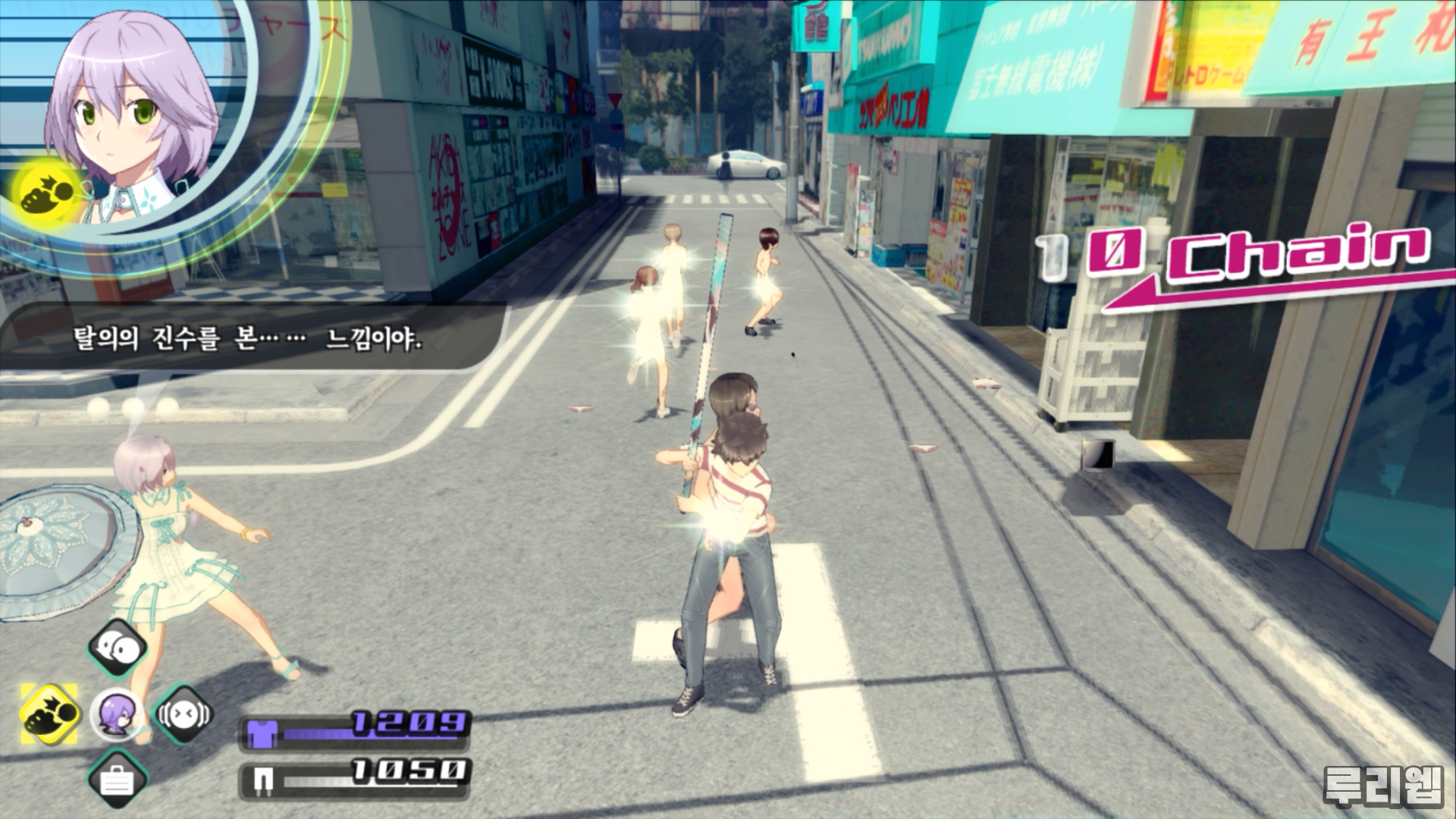Activate the dizzy face command icon
1456x819 pixels.
[x=184, y=714]
